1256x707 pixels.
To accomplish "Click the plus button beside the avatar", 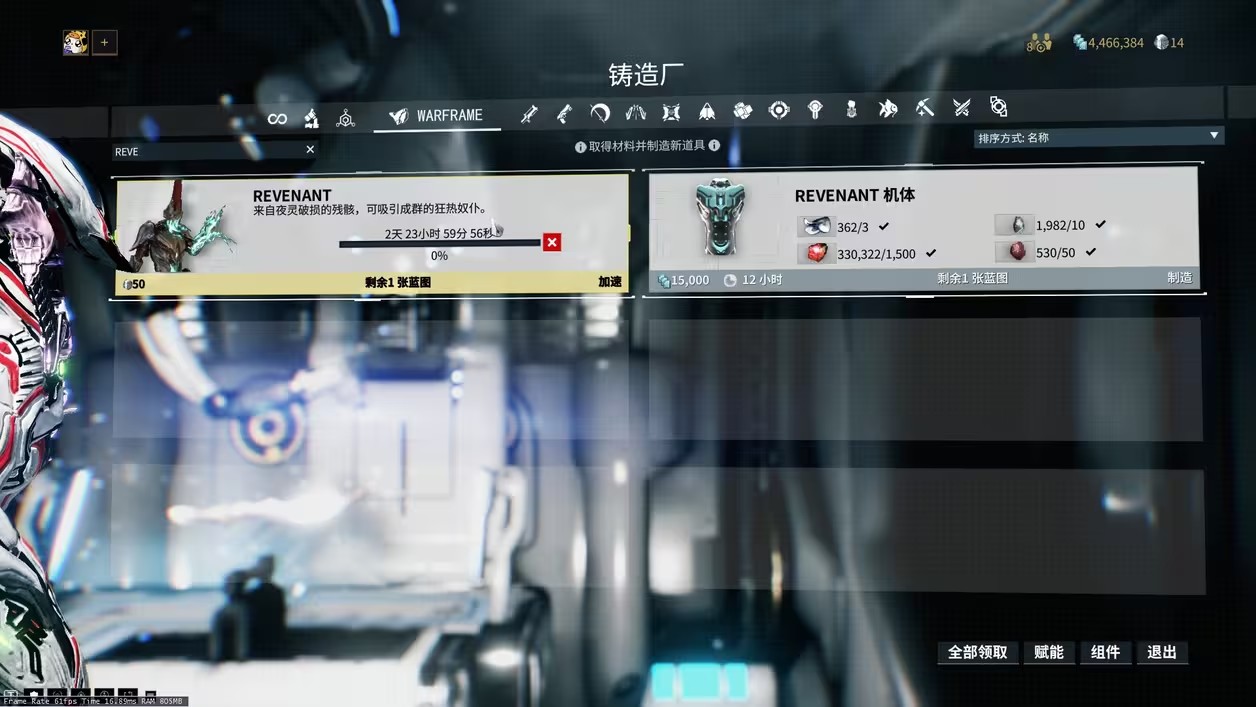I will click(x=105, y=42).
